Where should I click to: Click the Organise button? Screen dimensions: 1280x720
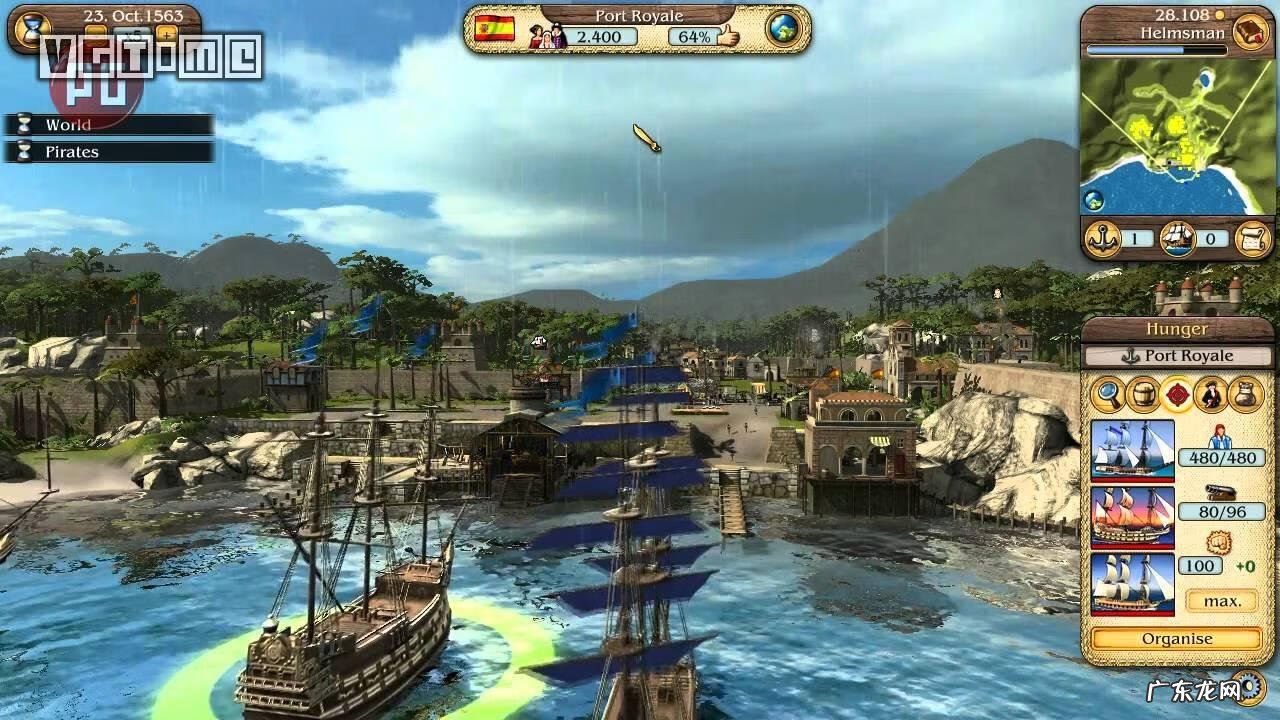pos(1177,639)
